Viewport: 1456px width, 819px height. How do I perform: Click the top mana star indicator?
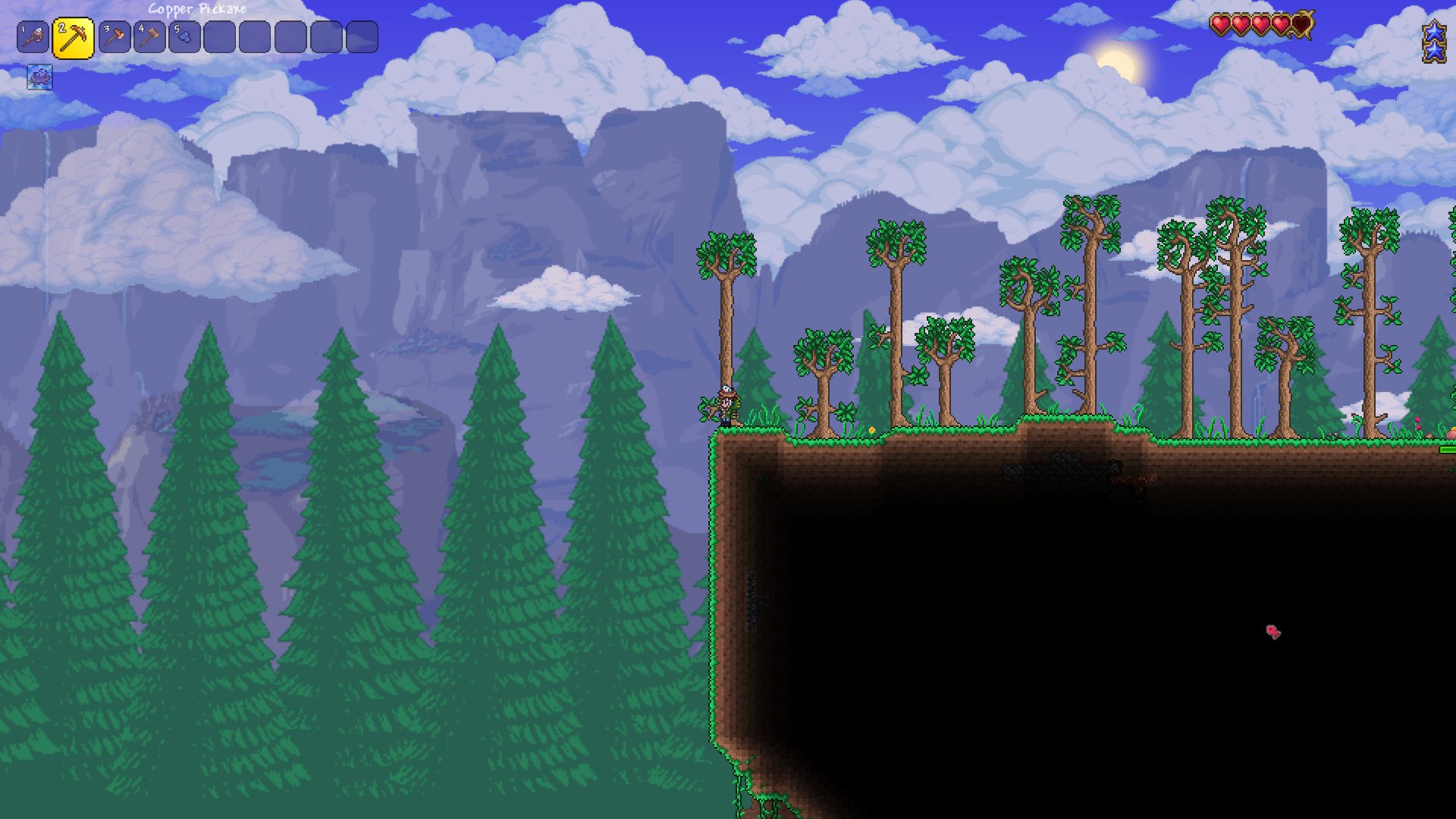[x=1434, y=32]
